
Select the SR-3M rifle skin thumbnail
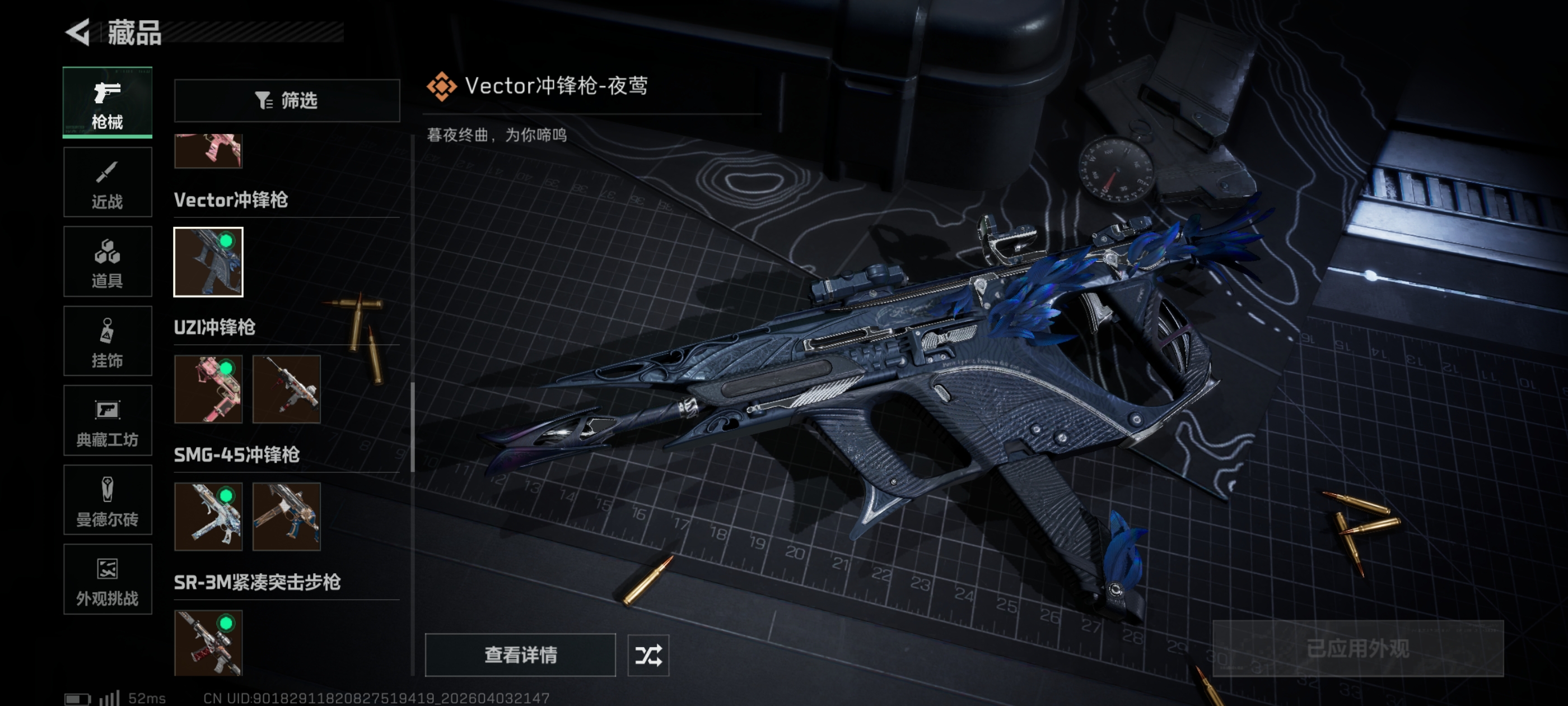tap(208, 643)
